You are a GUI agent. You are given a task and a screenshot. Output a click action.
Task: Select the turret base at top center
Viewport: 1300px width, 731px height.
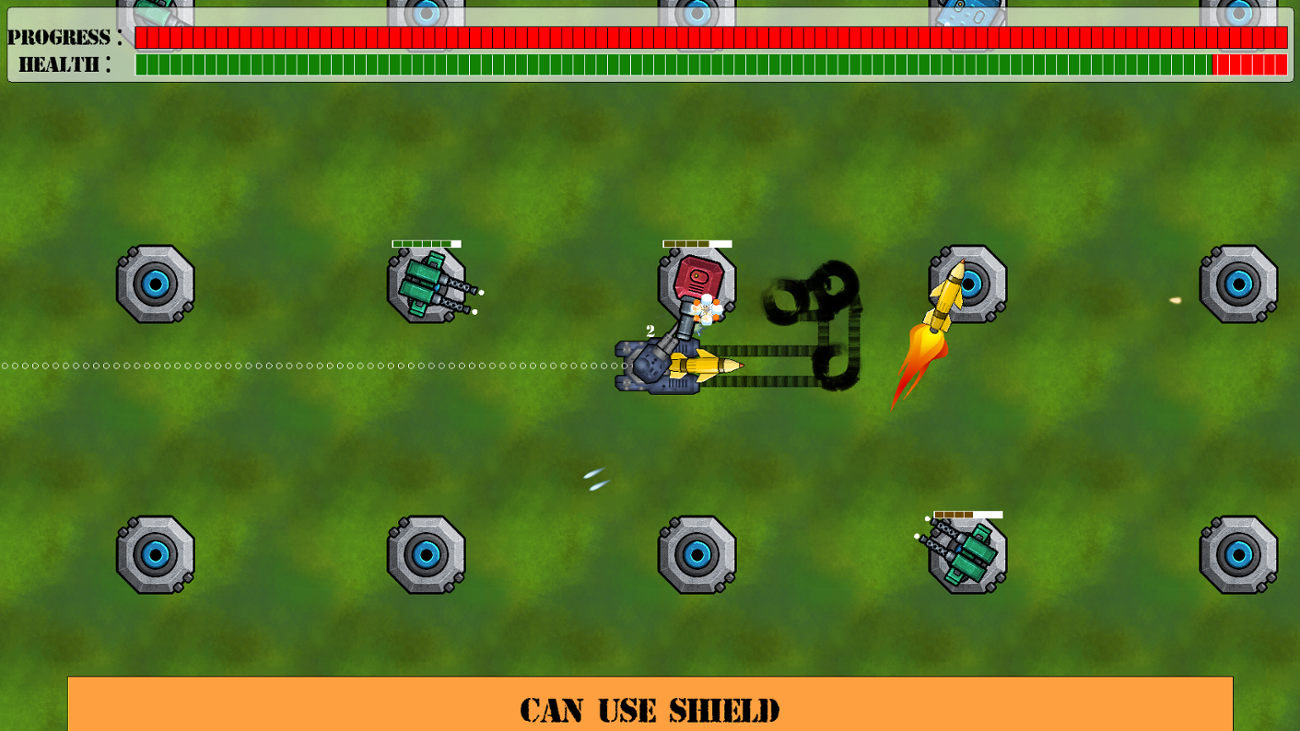tap(695, 12)
